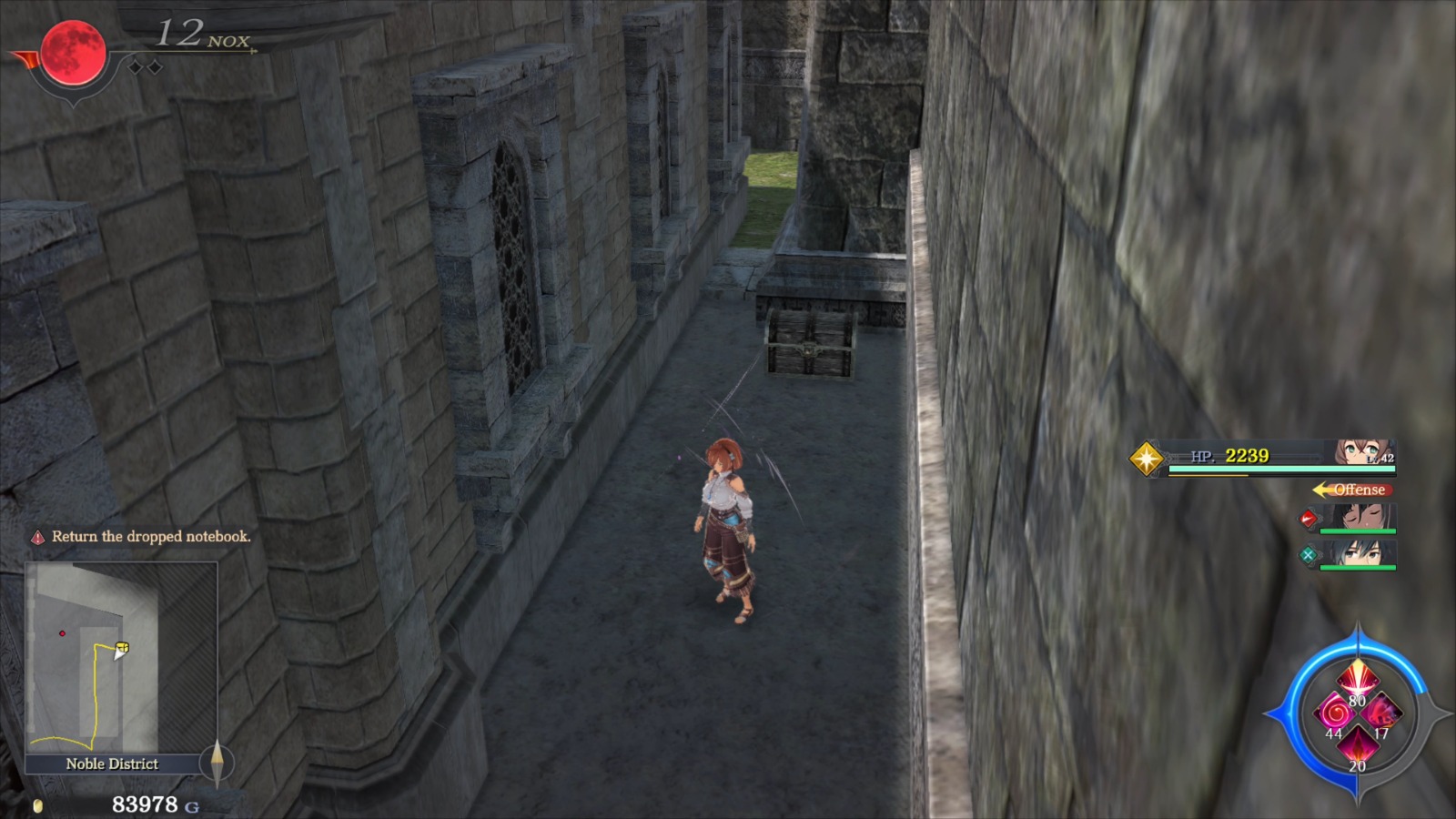
Task: Choose the bottom flame skill icon marked 20
Action: 1358,748
